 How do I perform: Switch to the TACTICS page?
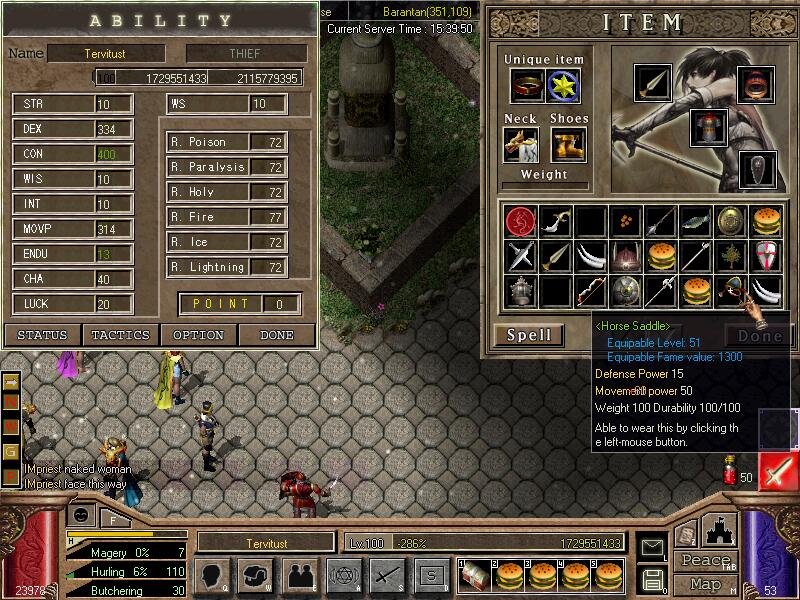tap(121, 335)
